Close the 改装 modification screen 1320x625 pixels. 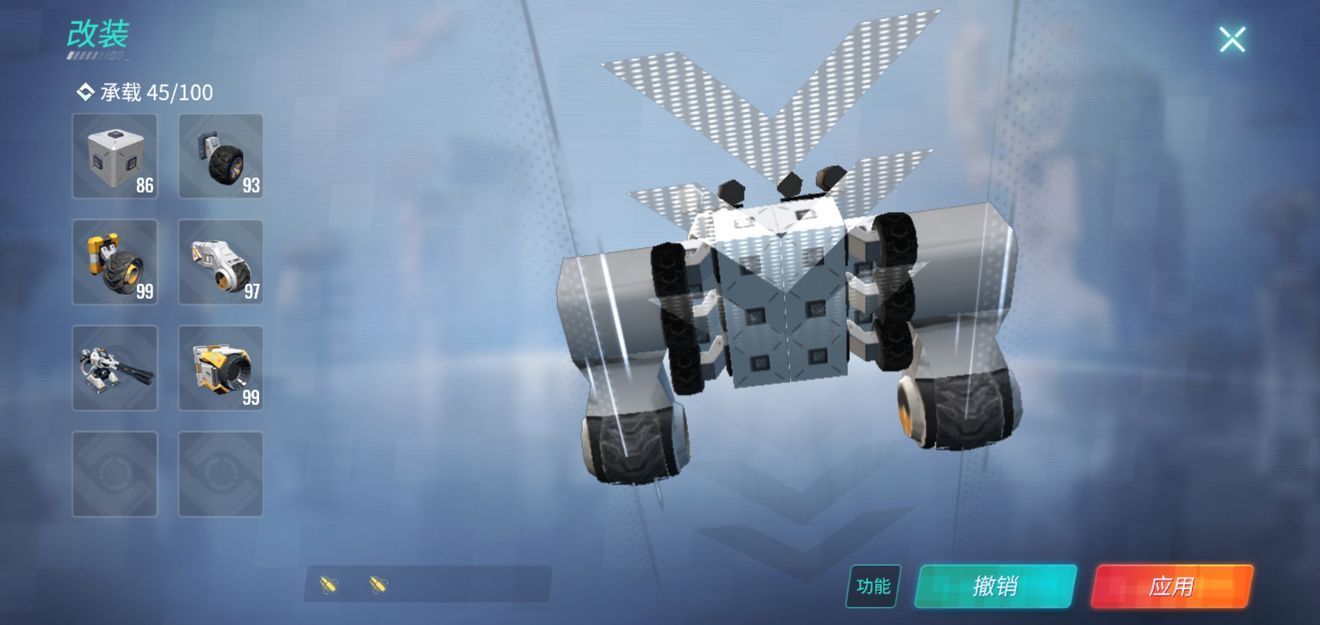click(x=1232, y=39)
